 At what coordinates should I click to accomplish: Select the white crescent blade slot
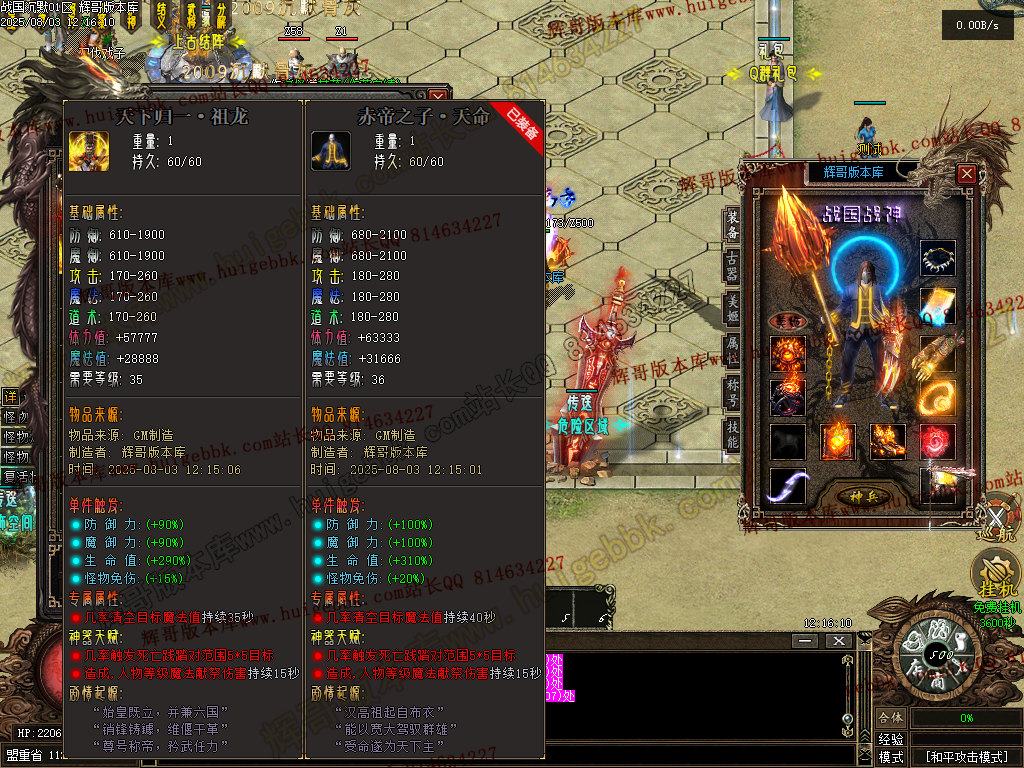(787, 486)
